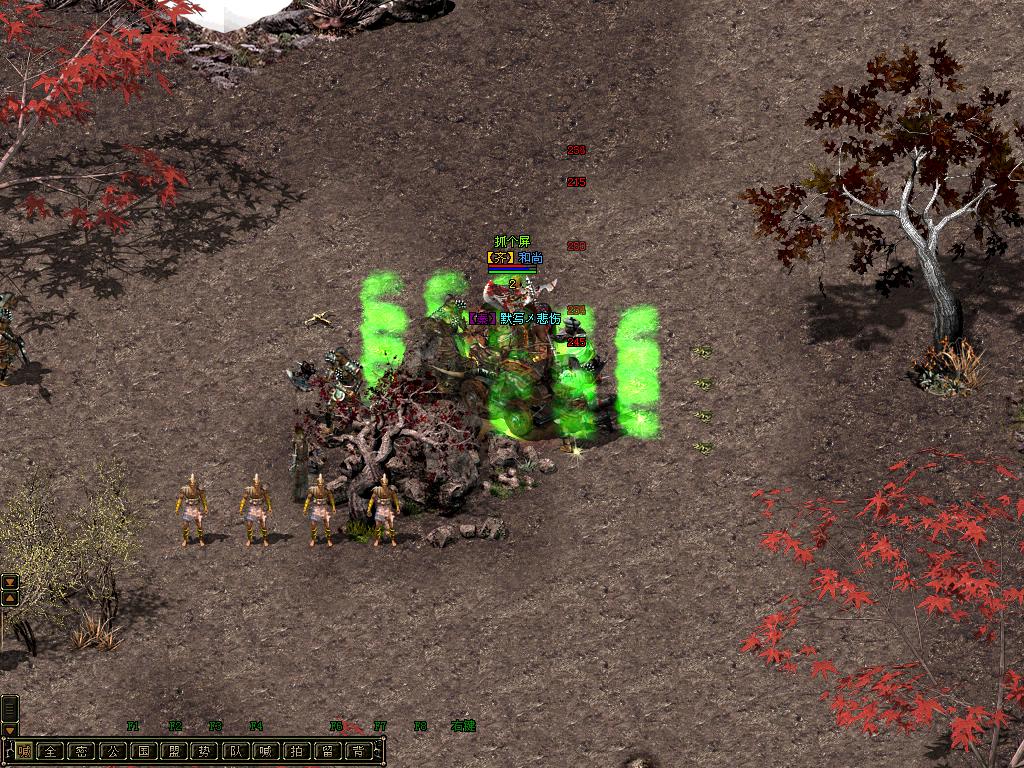
Task: Switch to the 势 (faction) chat channel
Action: pos(205,751)
